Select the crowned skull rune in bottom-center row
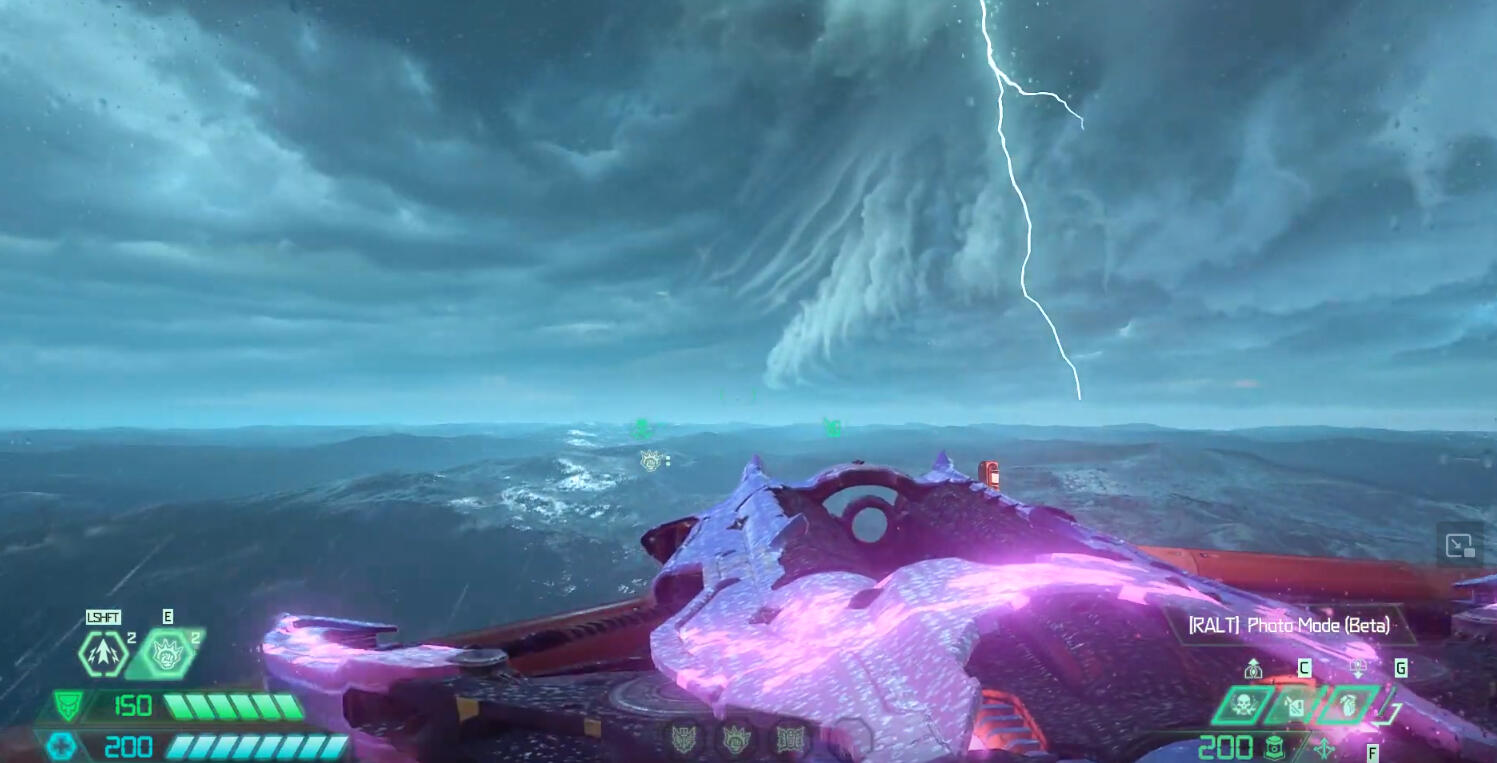Viewport: 1497px width, 763px height. 737,740
